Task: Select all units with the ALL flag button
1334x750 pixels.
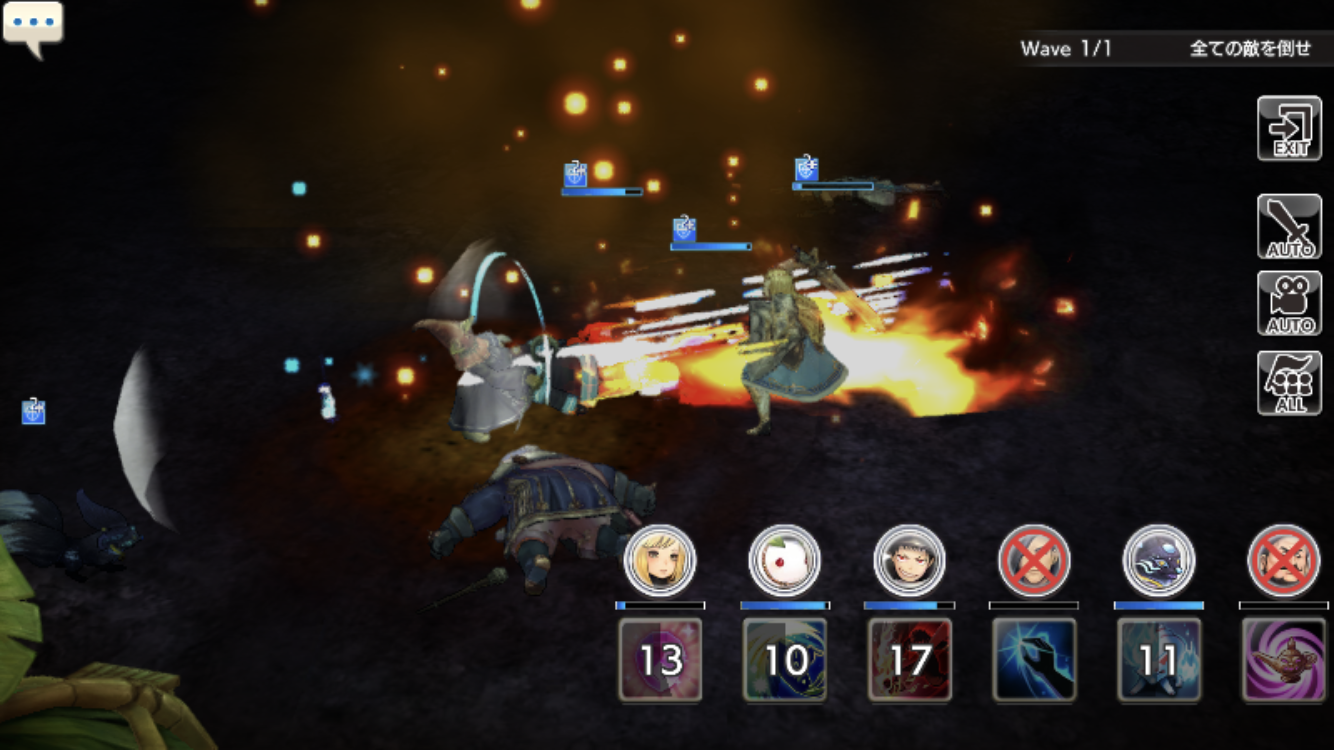Action: (1289, 383)
